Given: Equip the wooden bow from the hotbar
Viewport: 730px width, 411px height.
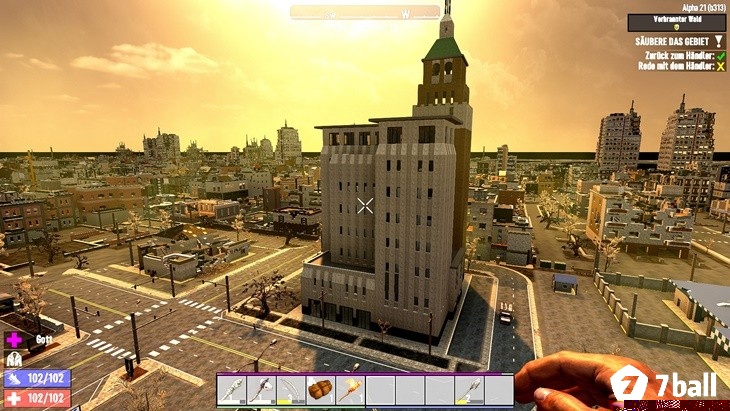Looking at the screenshot, I should [291, 390].
